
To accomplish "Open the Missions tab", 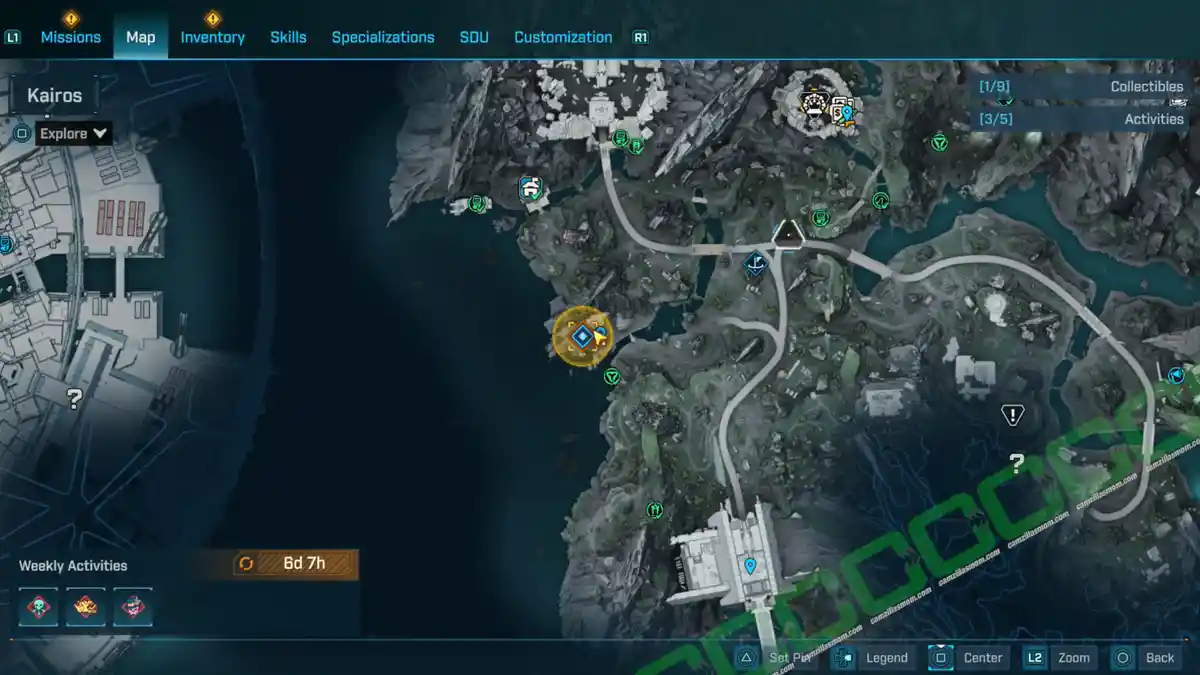I will [70, 37].
